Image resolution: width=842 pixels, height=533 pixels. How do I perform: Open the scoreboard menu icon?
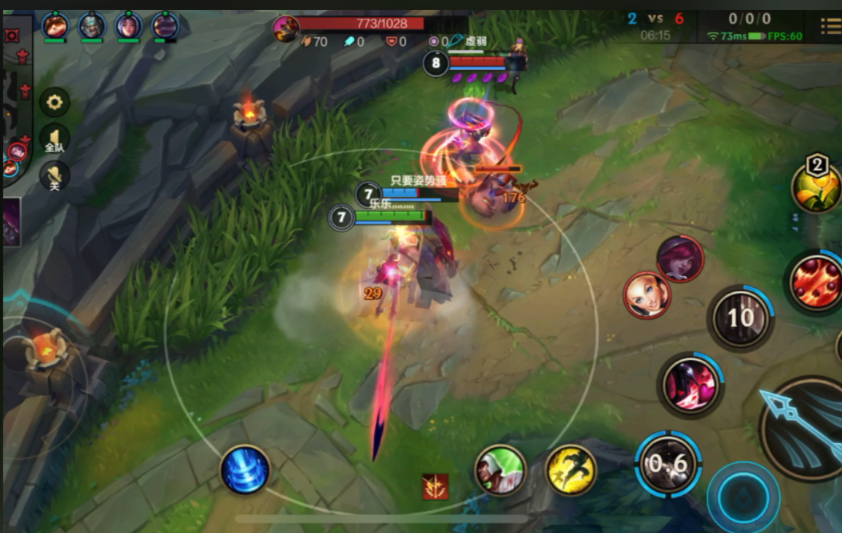(831, 26)
